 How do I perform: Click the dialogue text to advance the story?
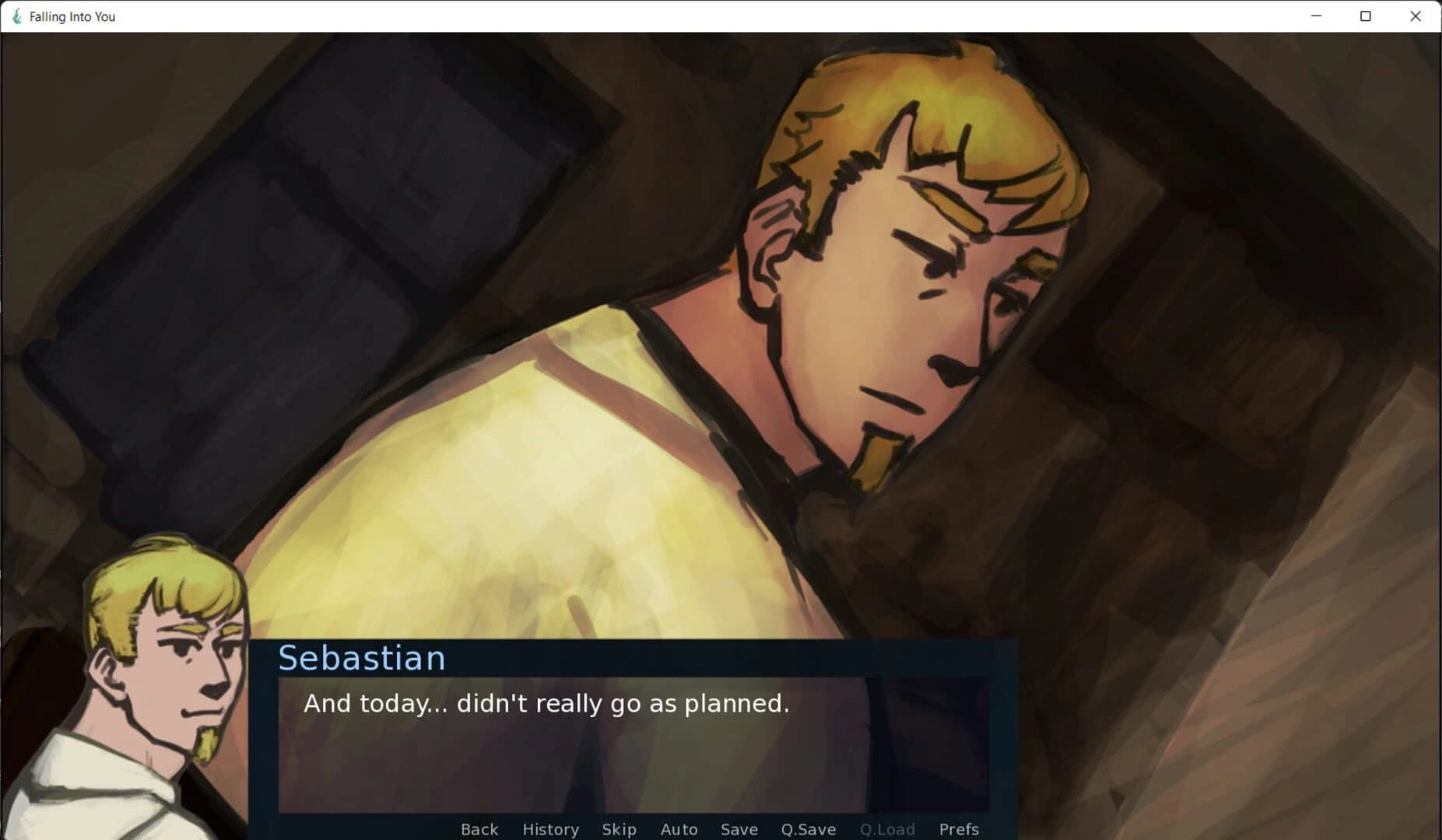[x=545, y=704]
